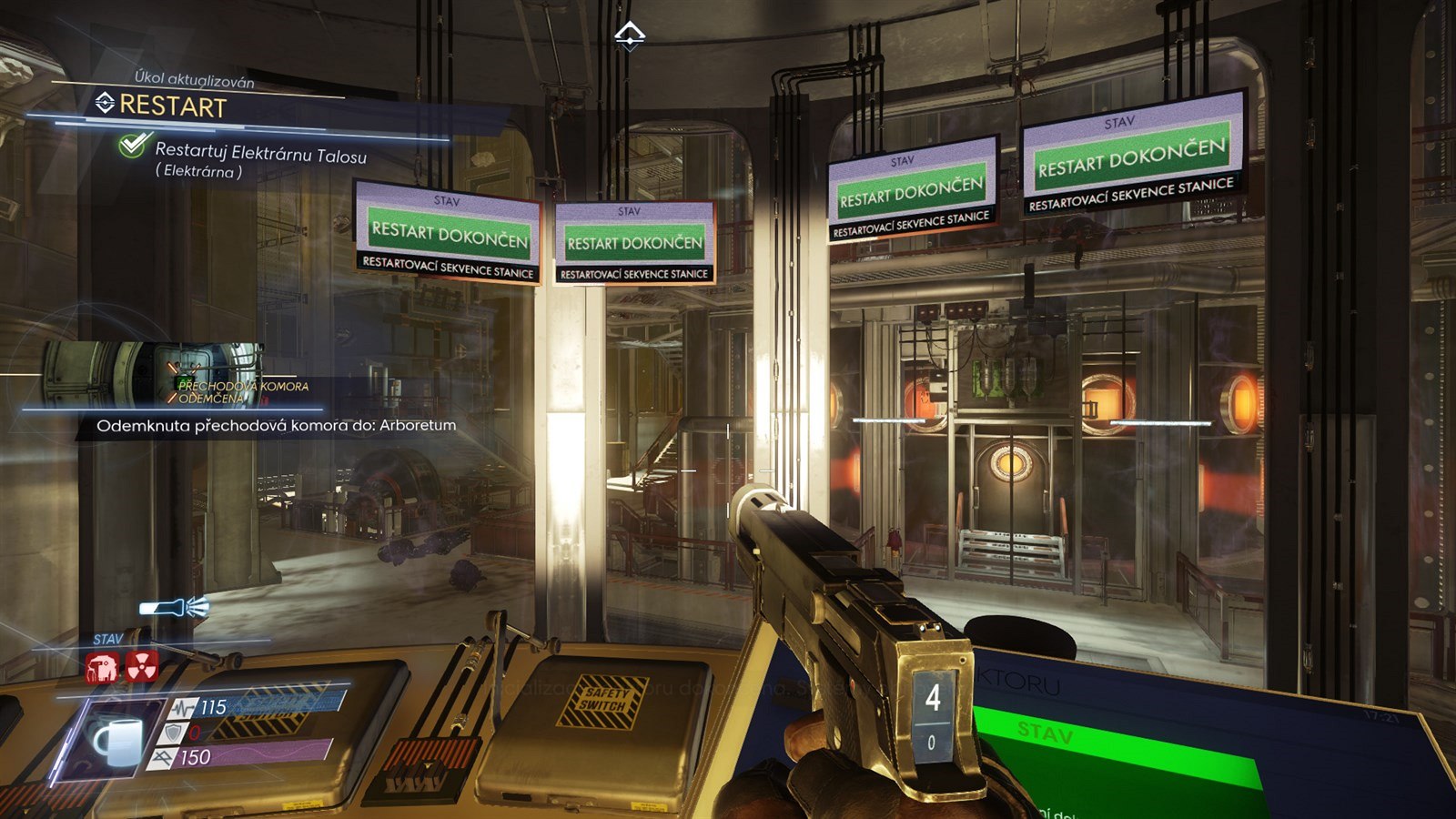The width and height of the screenshot is (1456, 819).
Task: Select the coffee mug item slot
Action: [x=117, y=739]
